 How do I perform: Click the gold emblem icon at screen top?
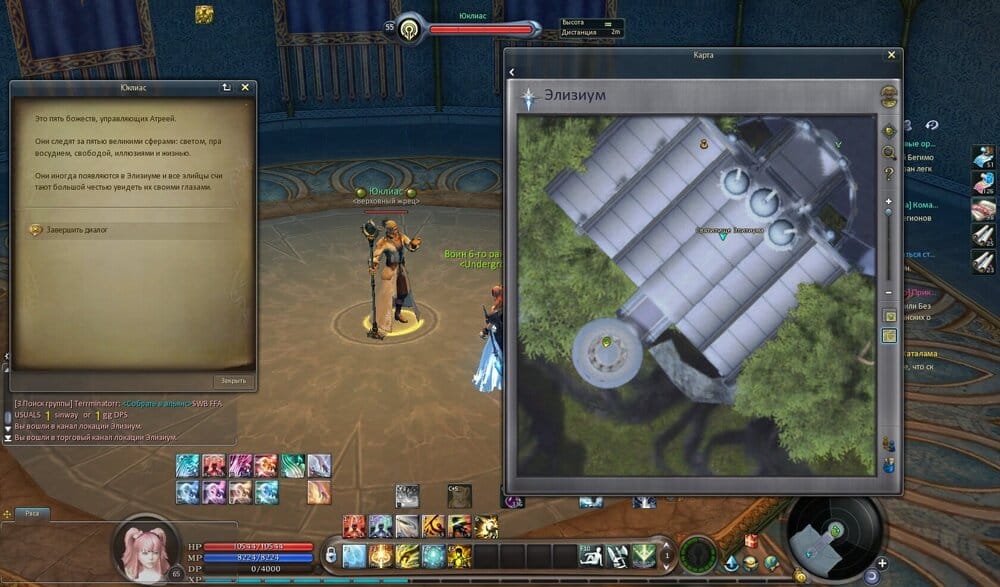click(x=204, y=14)
